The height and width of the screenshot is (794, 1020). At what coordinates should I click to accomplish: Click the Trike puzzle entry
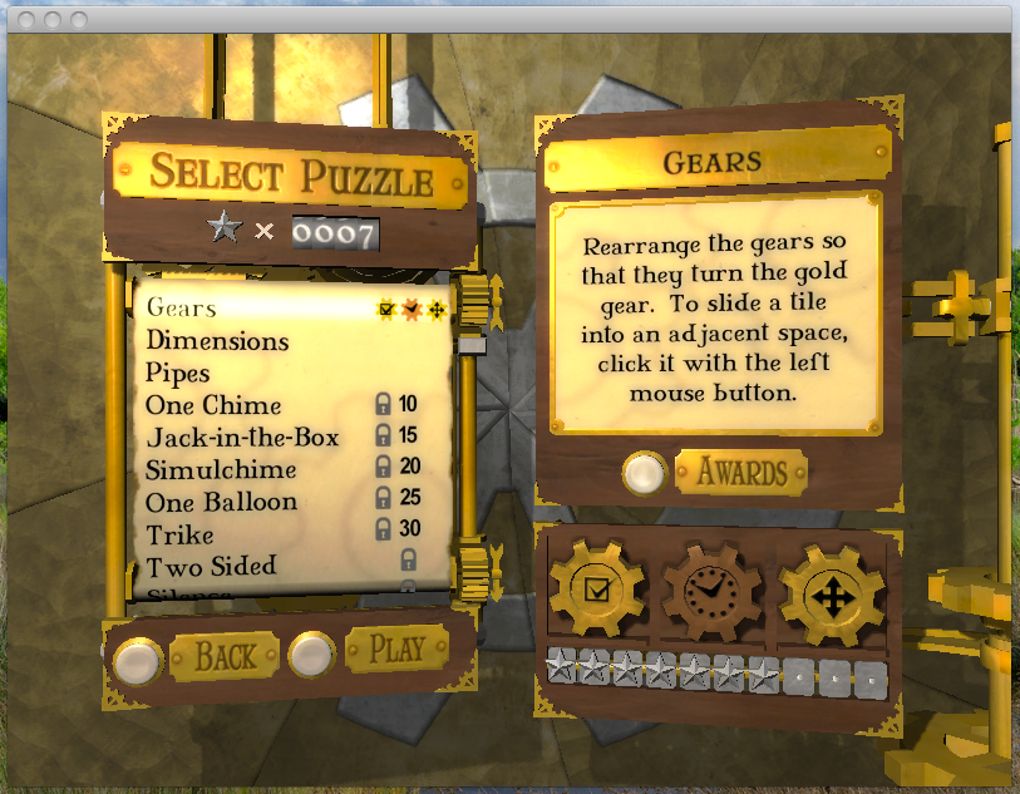pyautogui.click(x=180, y=534)
